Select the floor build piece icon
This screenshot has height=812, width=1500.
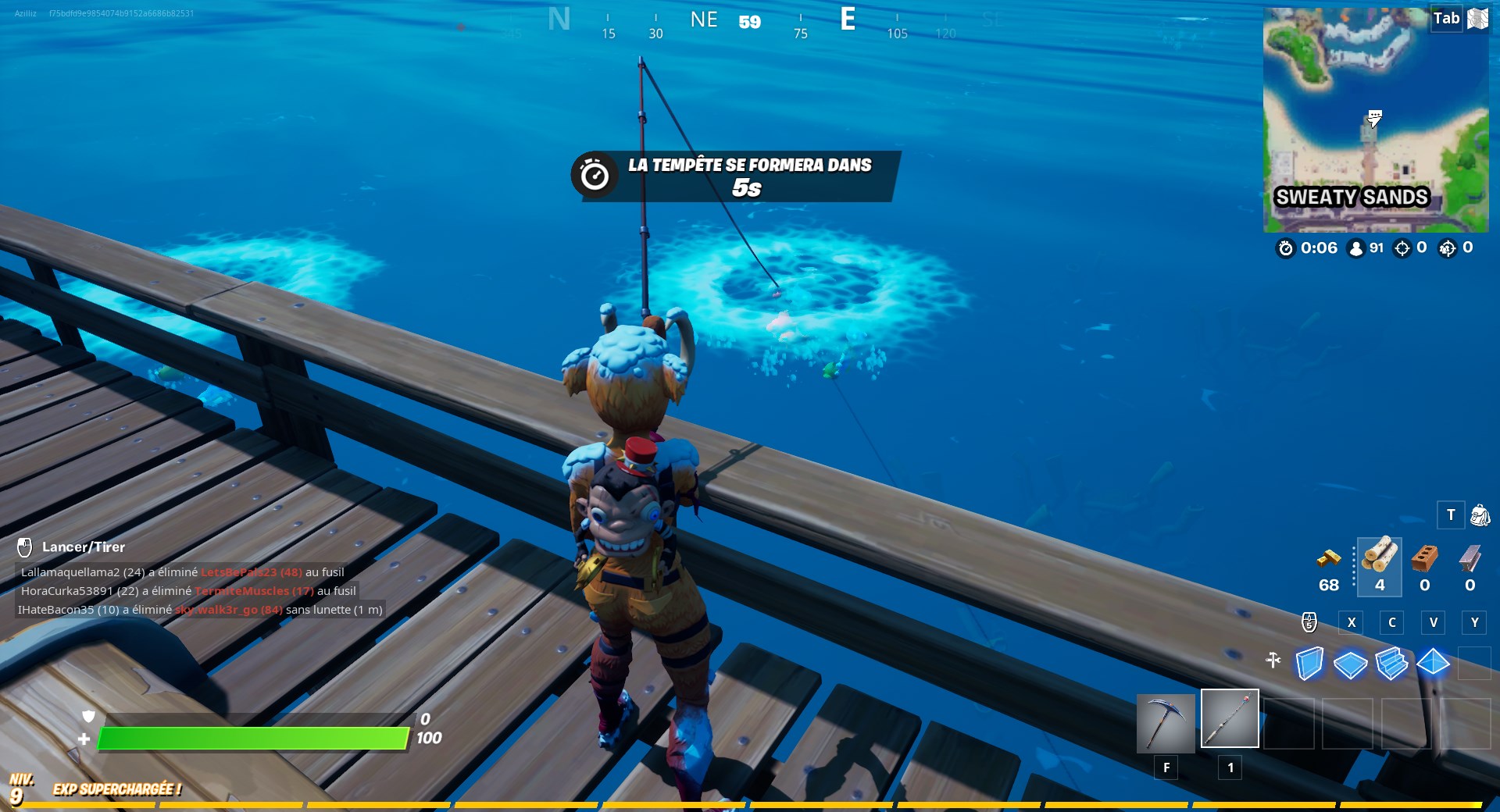(1349, 664)
